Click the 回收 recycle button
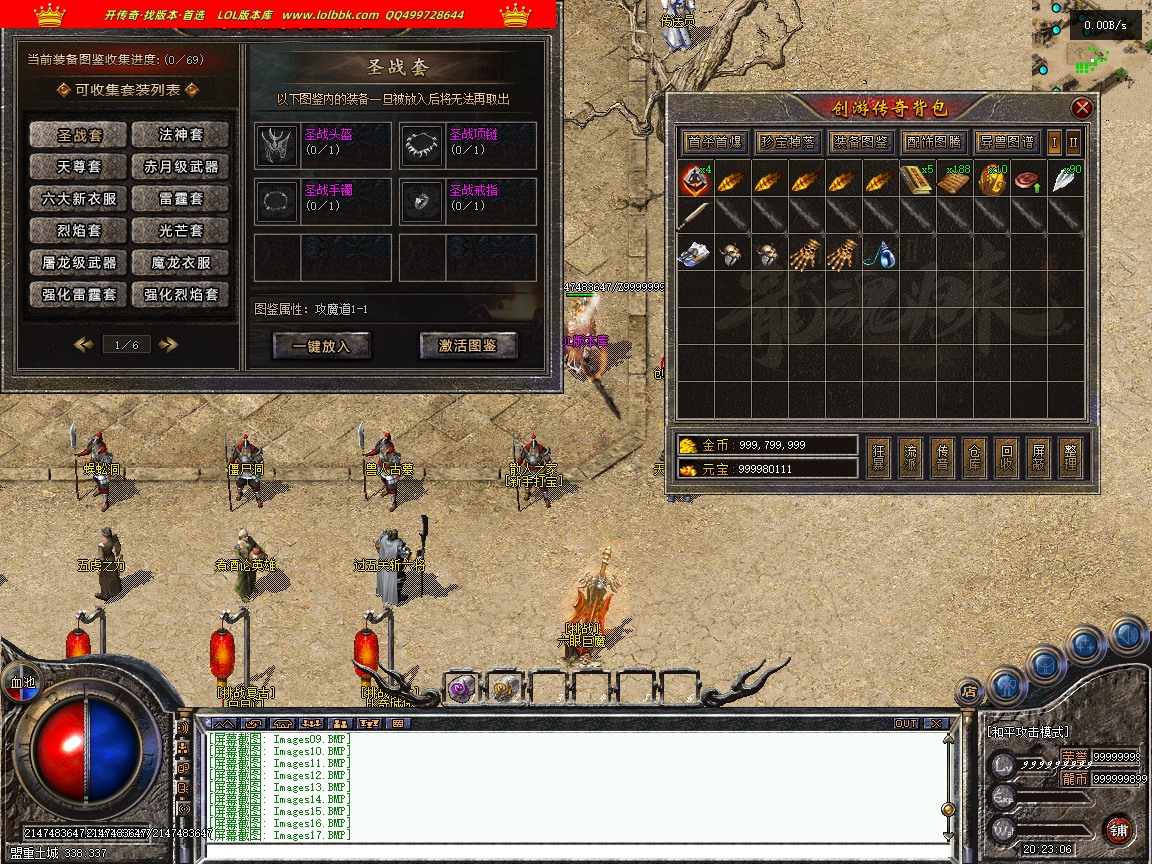This screenshot has height=864, width=1152. 1007,457
